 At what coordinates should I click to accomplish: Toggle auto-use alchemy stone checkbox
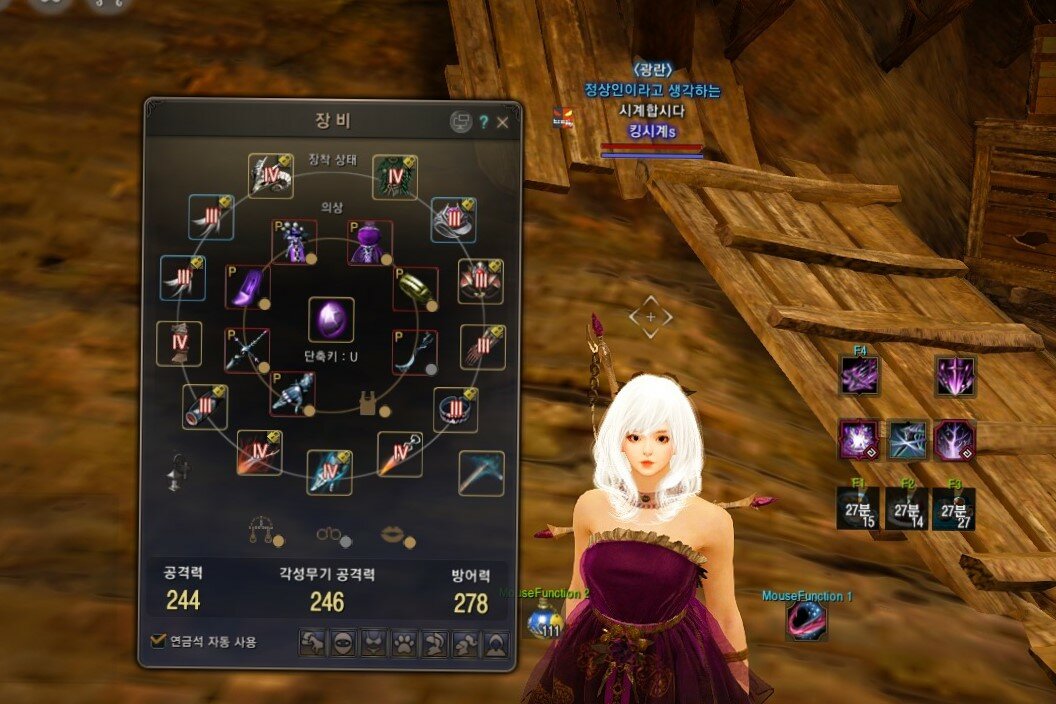point(157,641)
